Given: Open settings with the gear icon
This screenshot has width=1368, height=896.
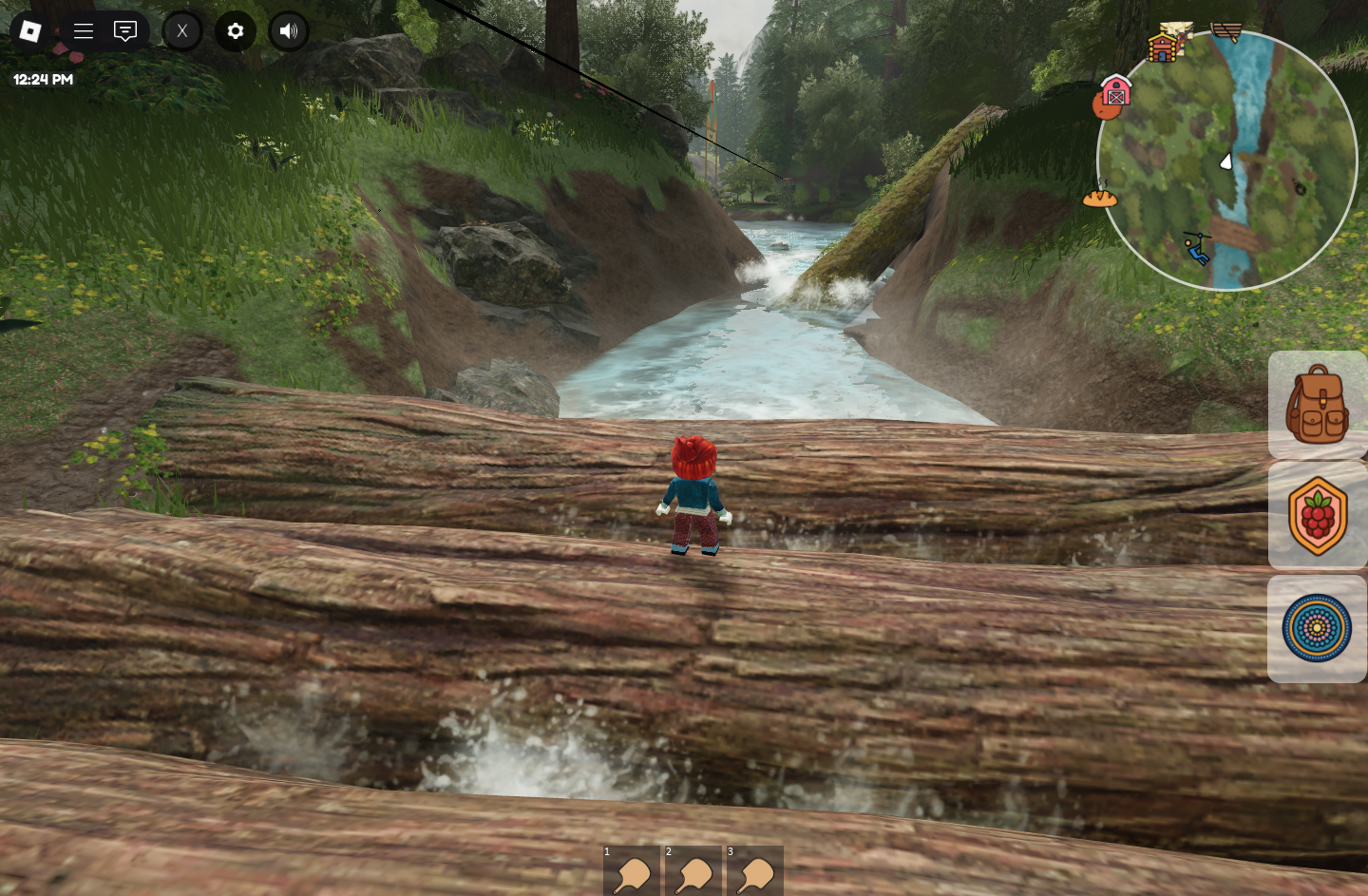Looking at the screenshot, I should 236,31.
